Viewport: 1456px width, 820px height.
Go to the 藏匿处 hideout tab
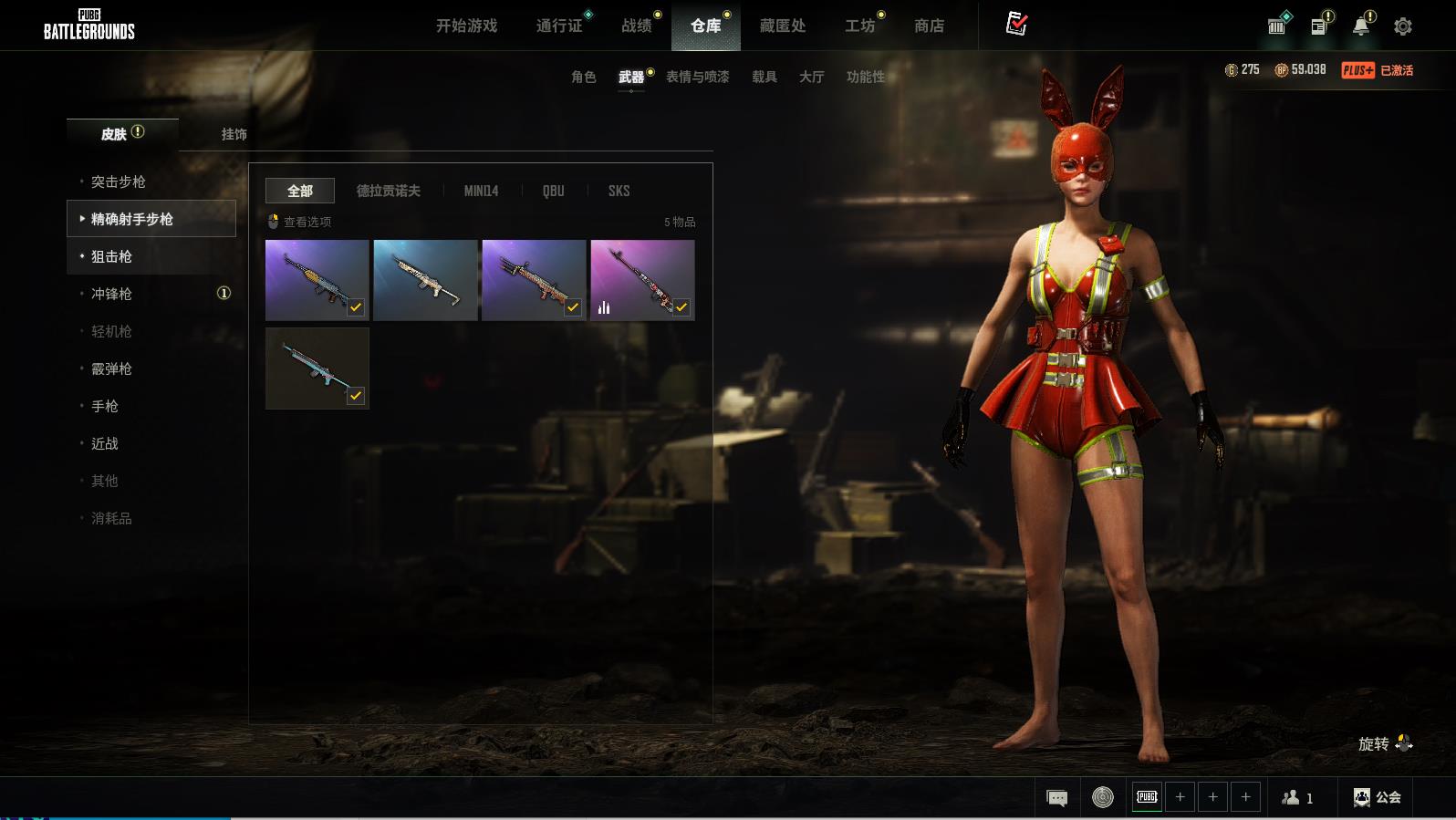pyautogui.click(x=783, y=26)
